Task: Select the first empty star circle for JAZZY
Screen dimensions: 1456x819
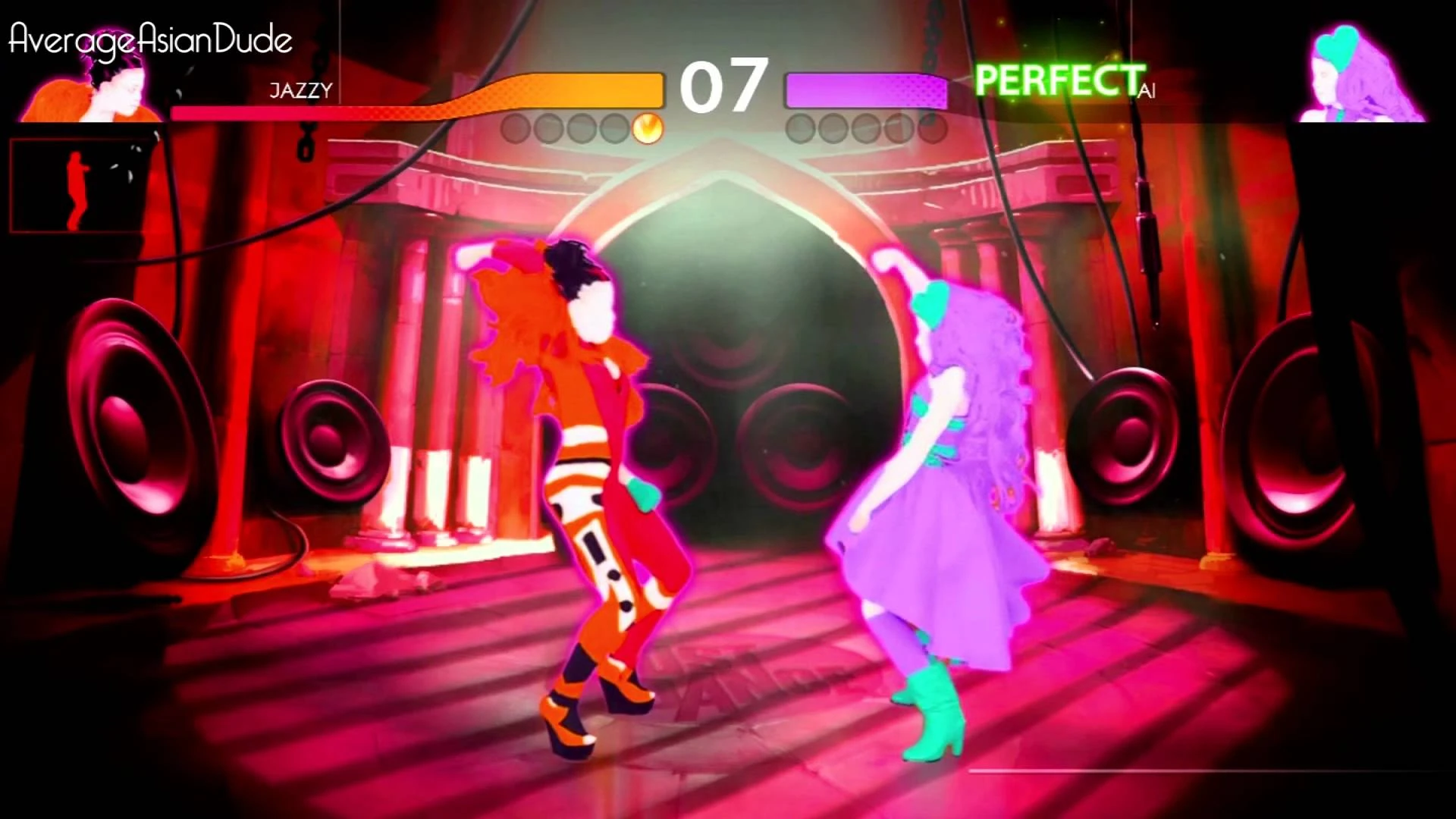Action: (516, 129)
